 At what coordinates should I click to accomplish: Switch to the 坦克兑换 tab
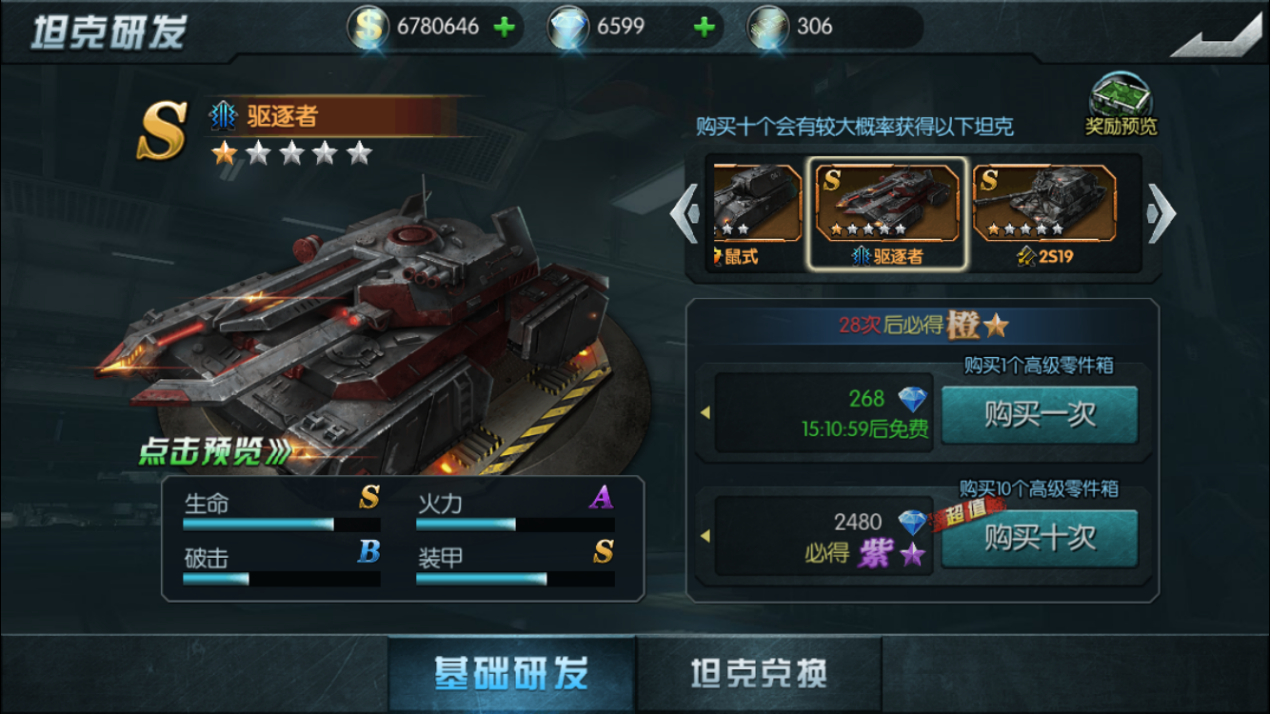tap(759, 674)
